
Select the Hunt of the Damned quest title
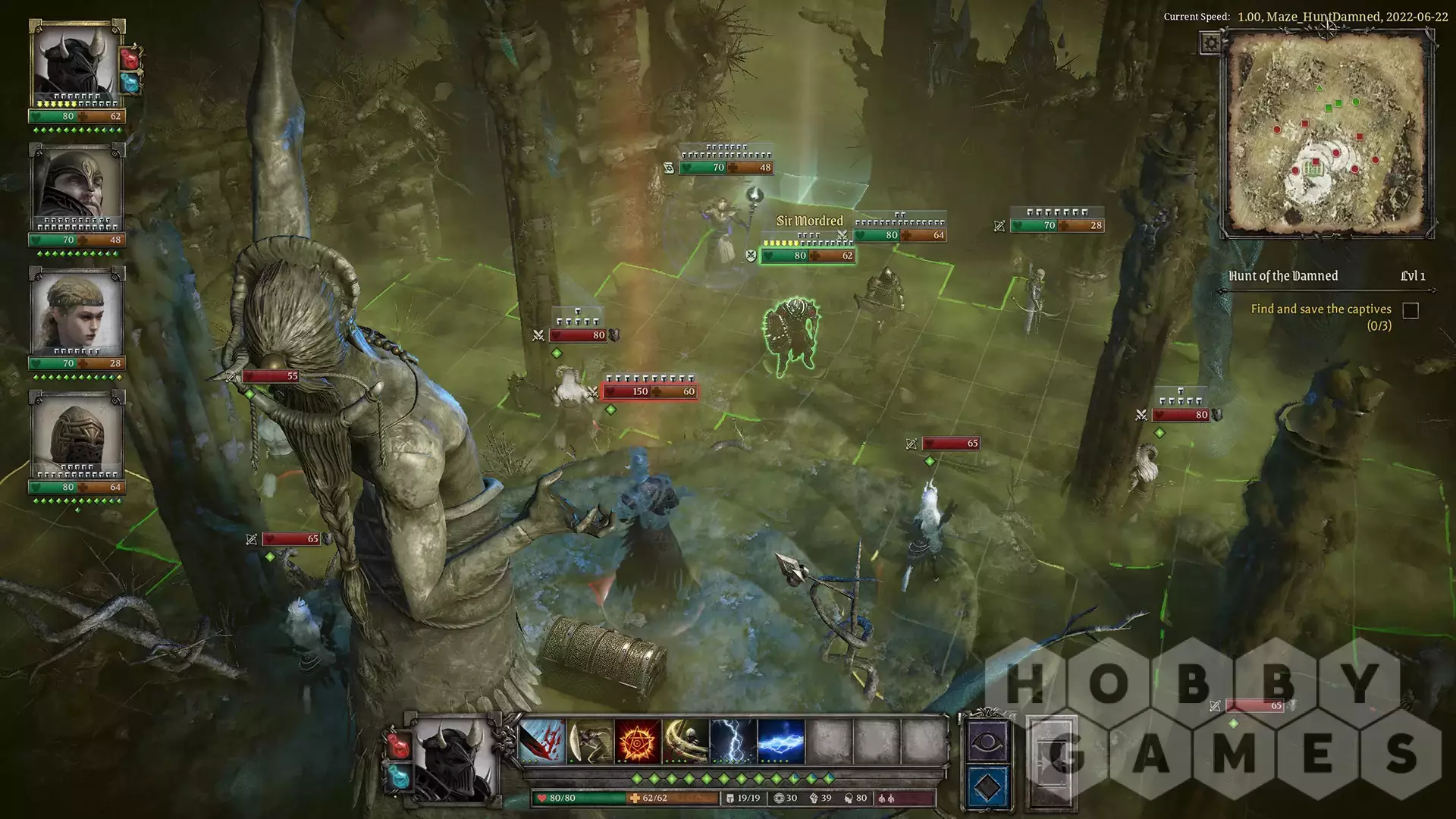coord(1283,276)
